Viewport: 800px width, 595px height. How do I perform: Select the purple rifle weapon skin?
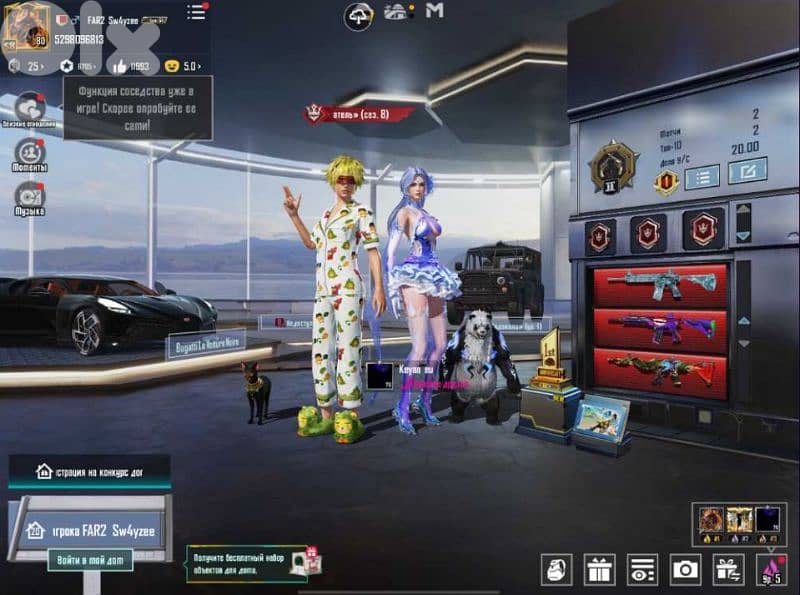pos(660,326)
